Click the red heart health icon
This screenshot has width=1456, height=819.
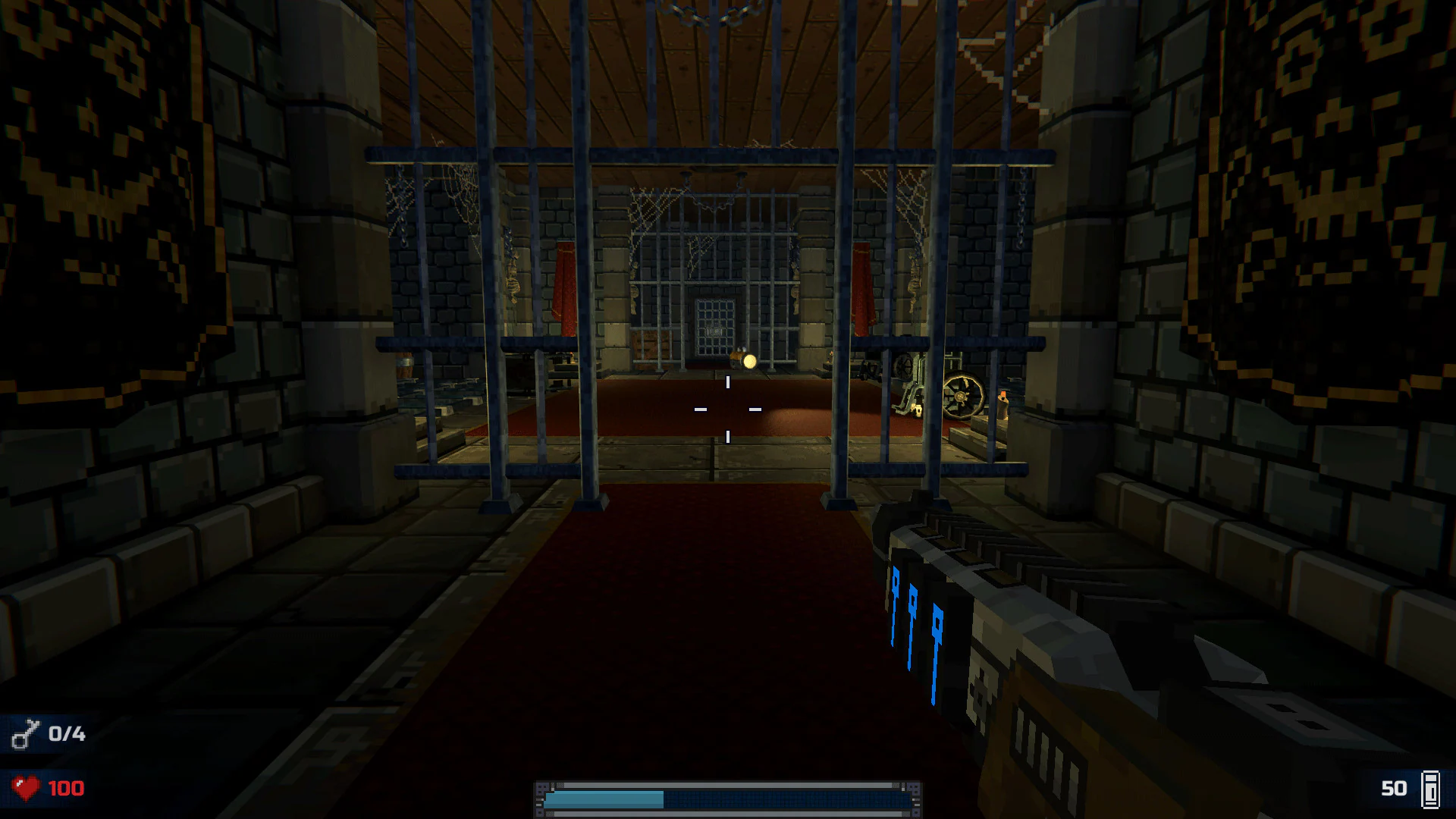point(25,787)
